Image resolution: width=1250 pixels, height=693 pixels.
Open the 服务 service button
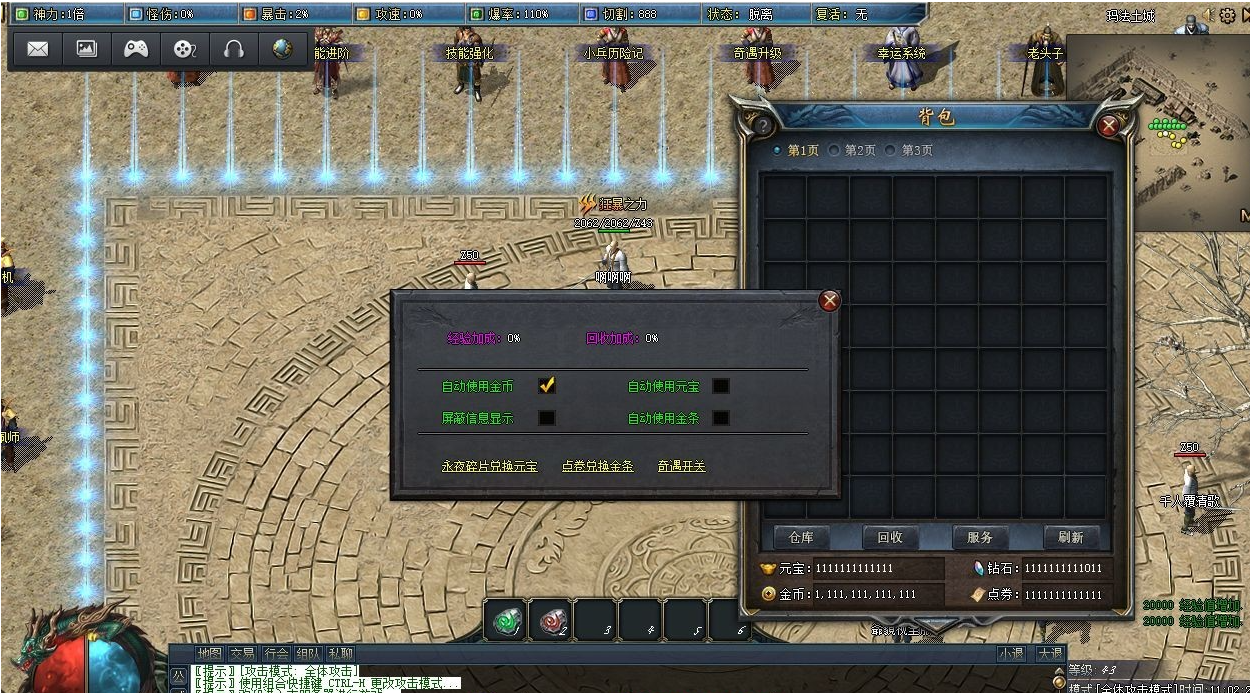click(979, 537)
